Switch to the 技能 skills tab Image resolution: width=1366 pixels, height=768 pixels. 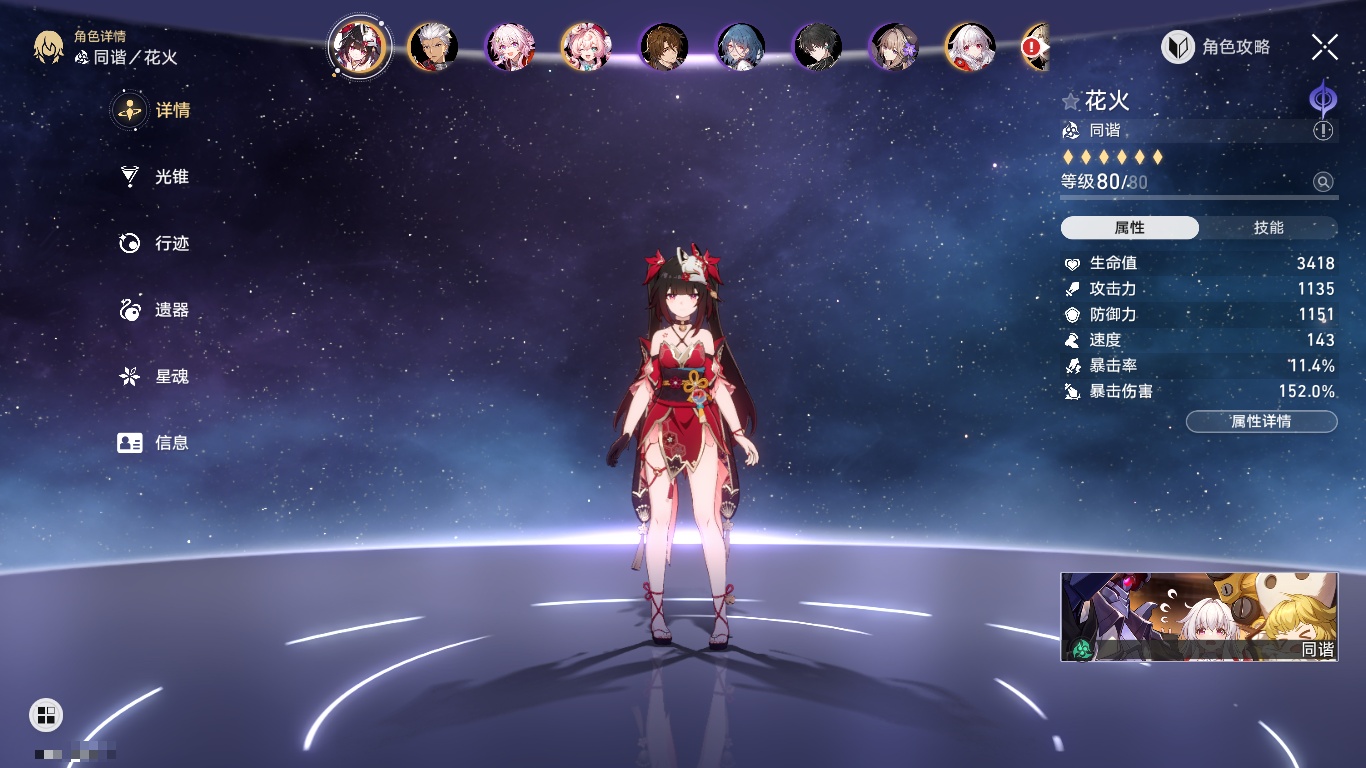pyautogui.click(x=1268, y=228)
